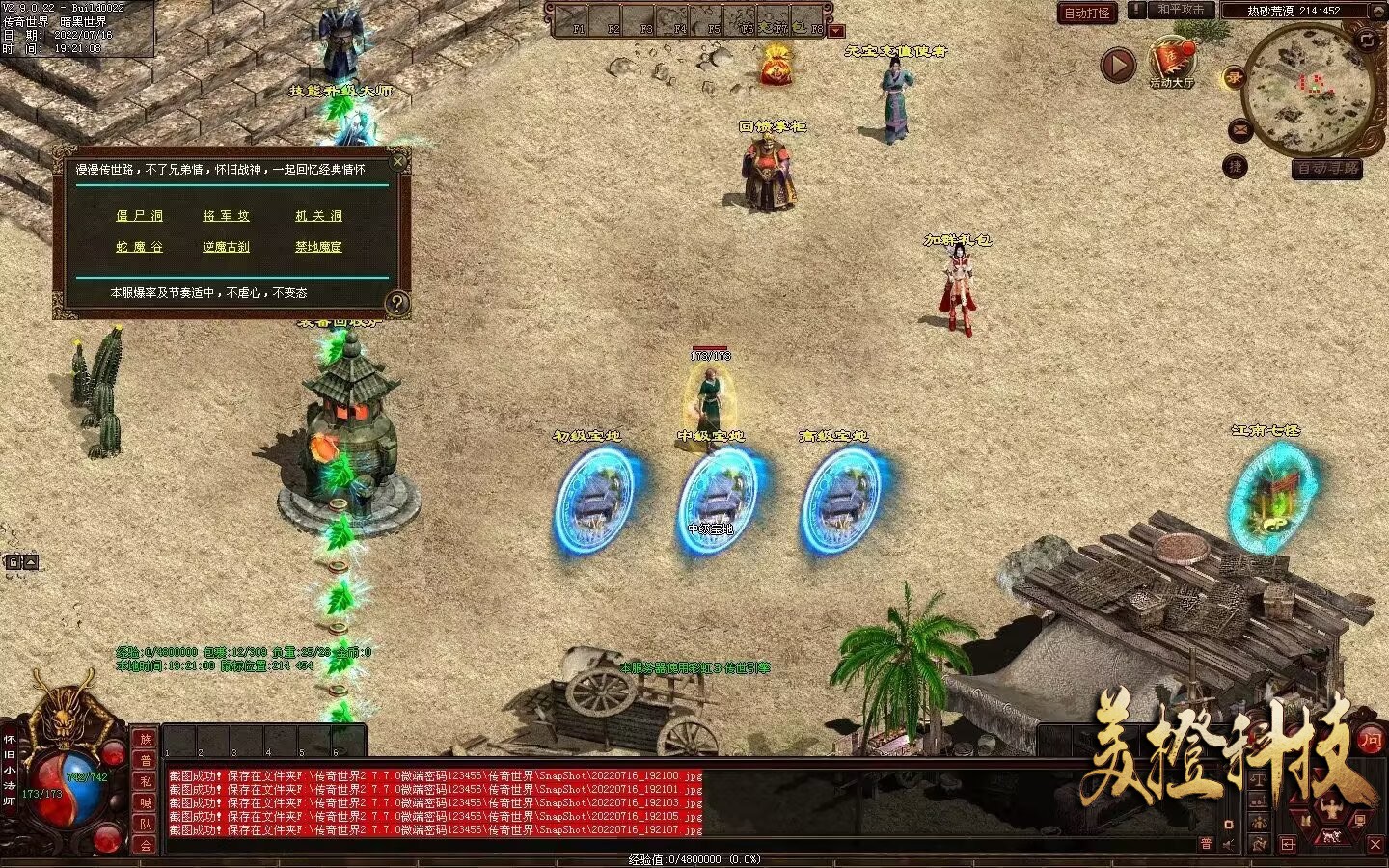Go to the 禁地魔窟 link
The image size is (1389, 868).
318,247
